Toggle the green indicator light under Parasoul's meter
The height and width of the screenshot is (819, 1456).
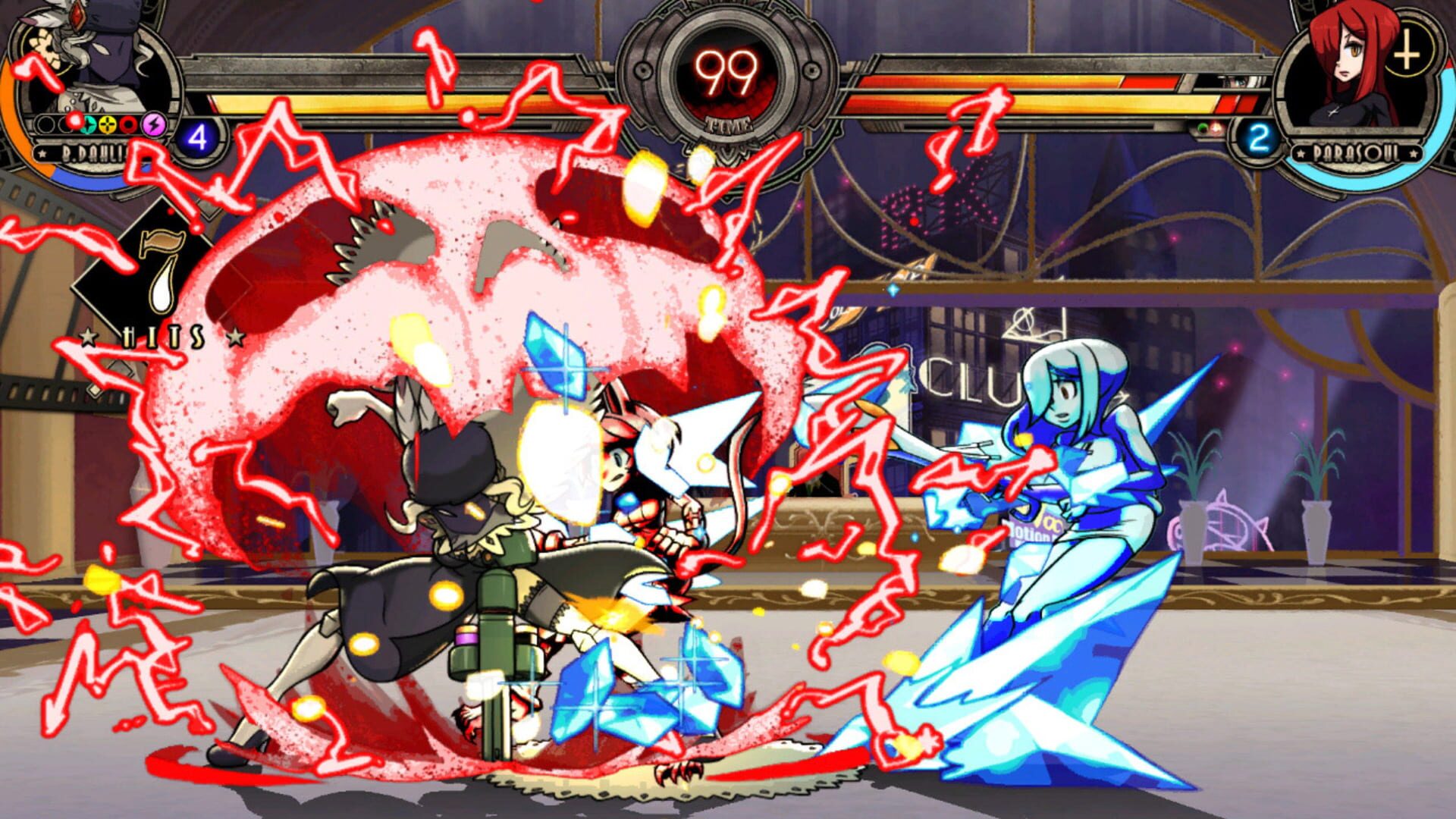pyautogui.click(x=1203, y=127)
